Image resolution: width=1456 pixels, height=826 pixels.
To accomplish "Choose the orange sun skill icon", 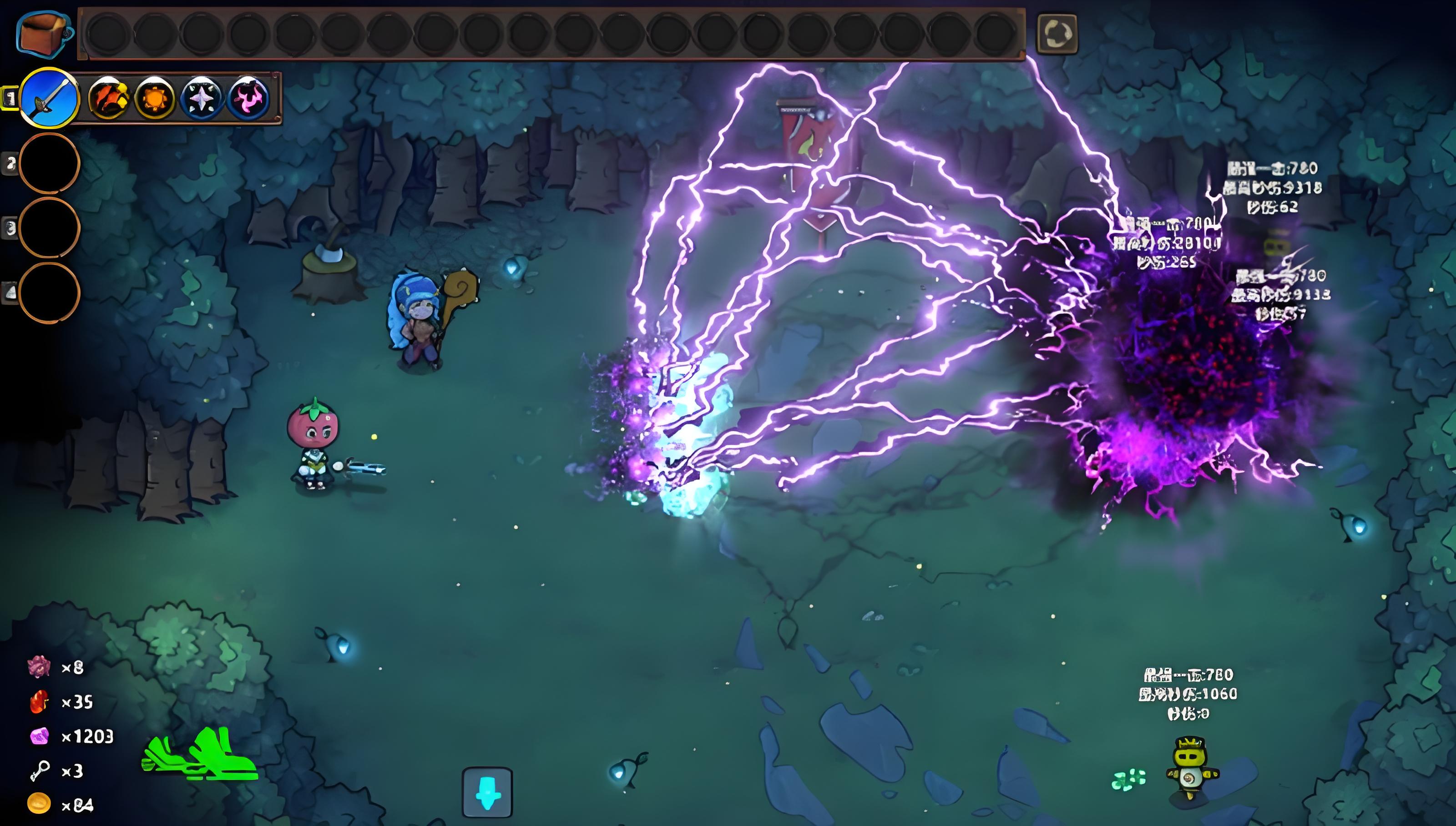I will (154, 98).
